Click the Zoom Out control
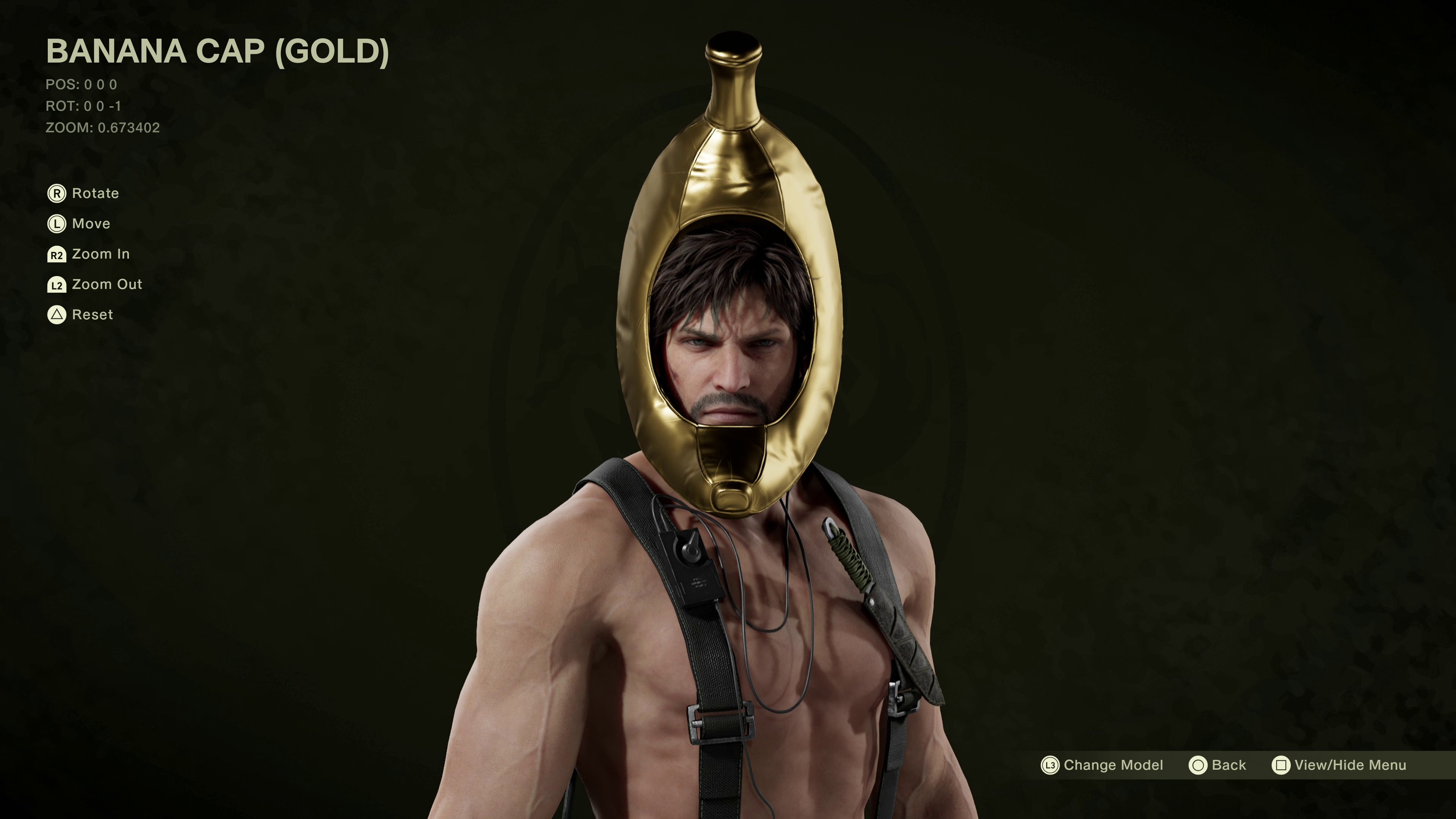1456x819 pixels. (95, 284)
